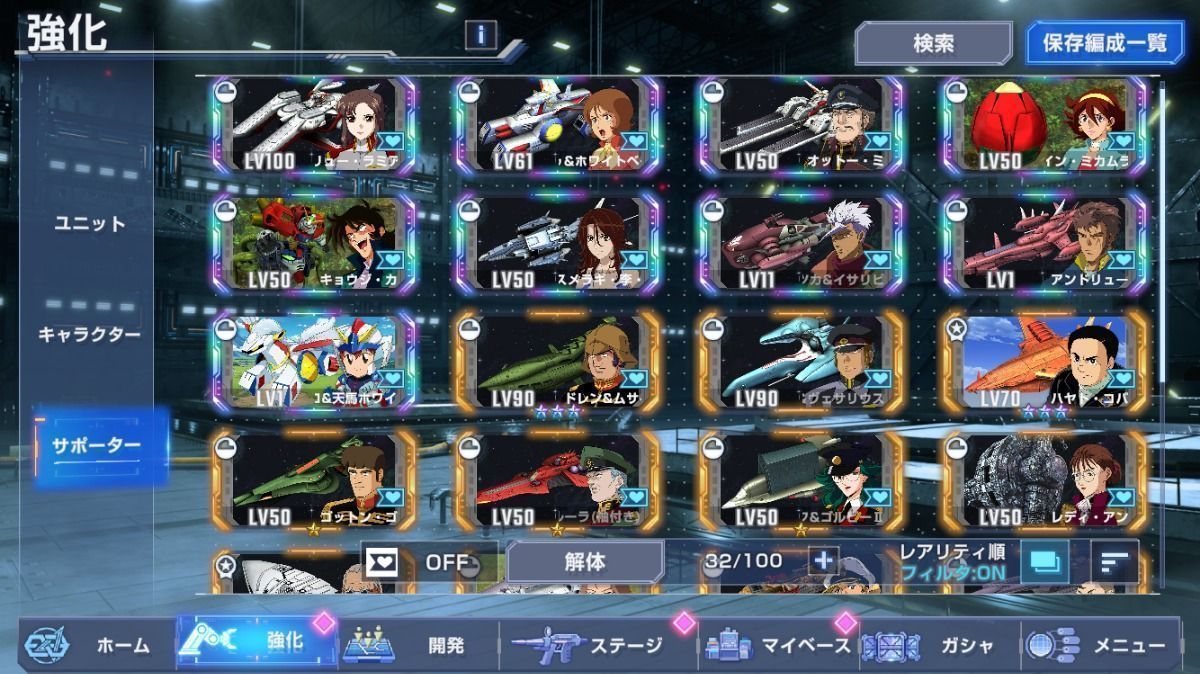Image resolution: width=1200 pixels, height=674 pixels.
Task: Switch to the キャラクター tab
Action: click(x=90, y=334)
